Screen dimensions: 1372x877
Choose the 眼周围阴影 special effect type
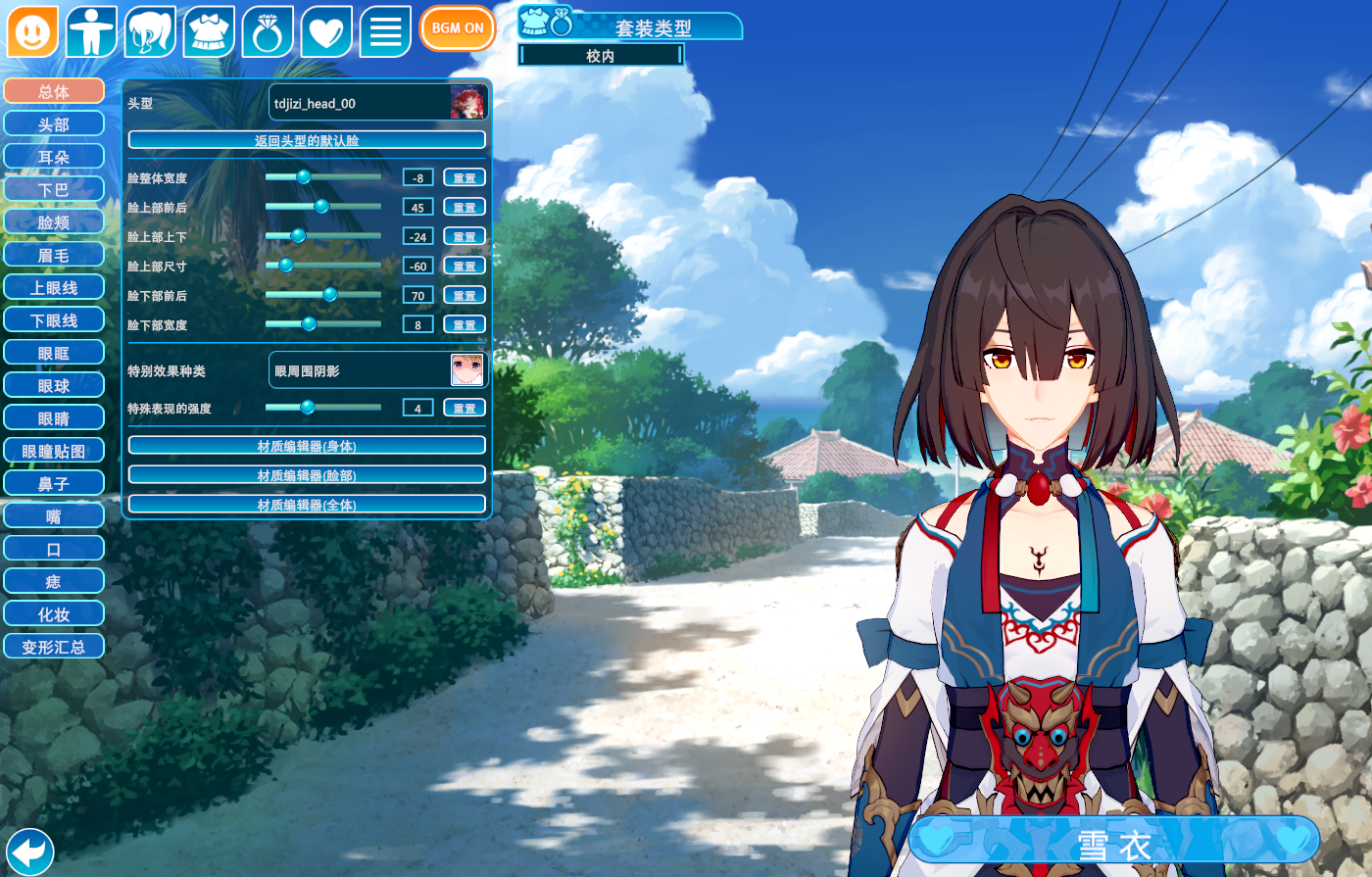(x=378, y=370)
